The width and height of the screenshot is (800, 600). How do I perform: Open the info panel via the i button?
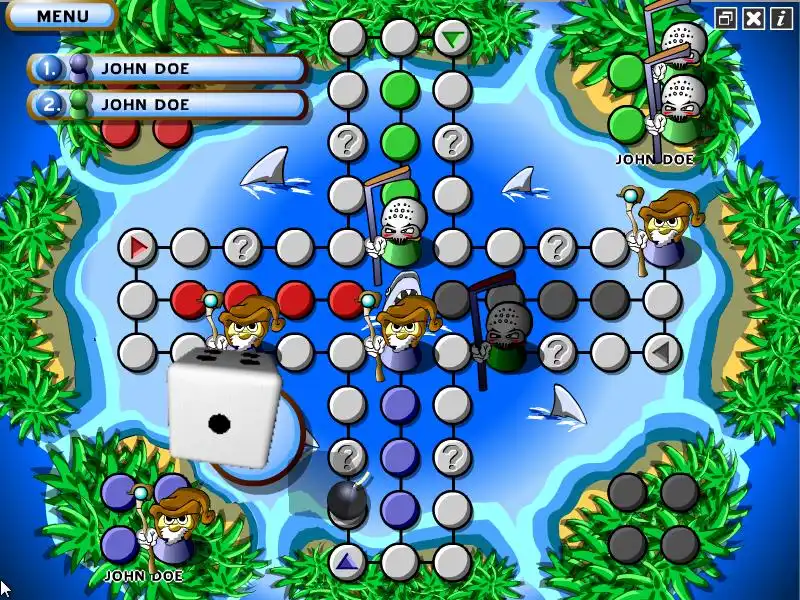pos(780,18)
